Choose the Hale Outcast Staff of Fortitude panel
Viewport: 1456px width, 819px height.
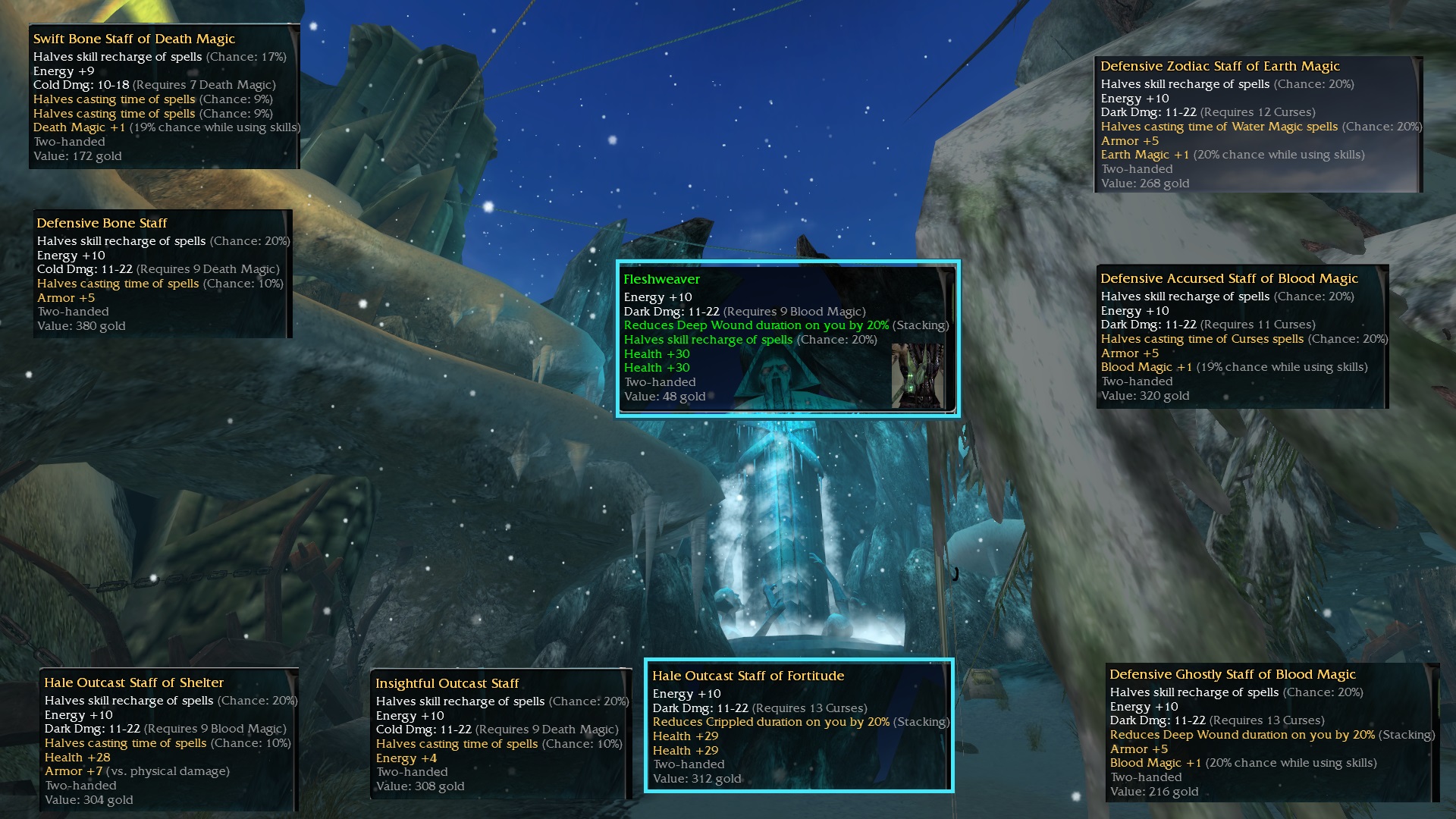pyautogui.click(x=799, y=726)
